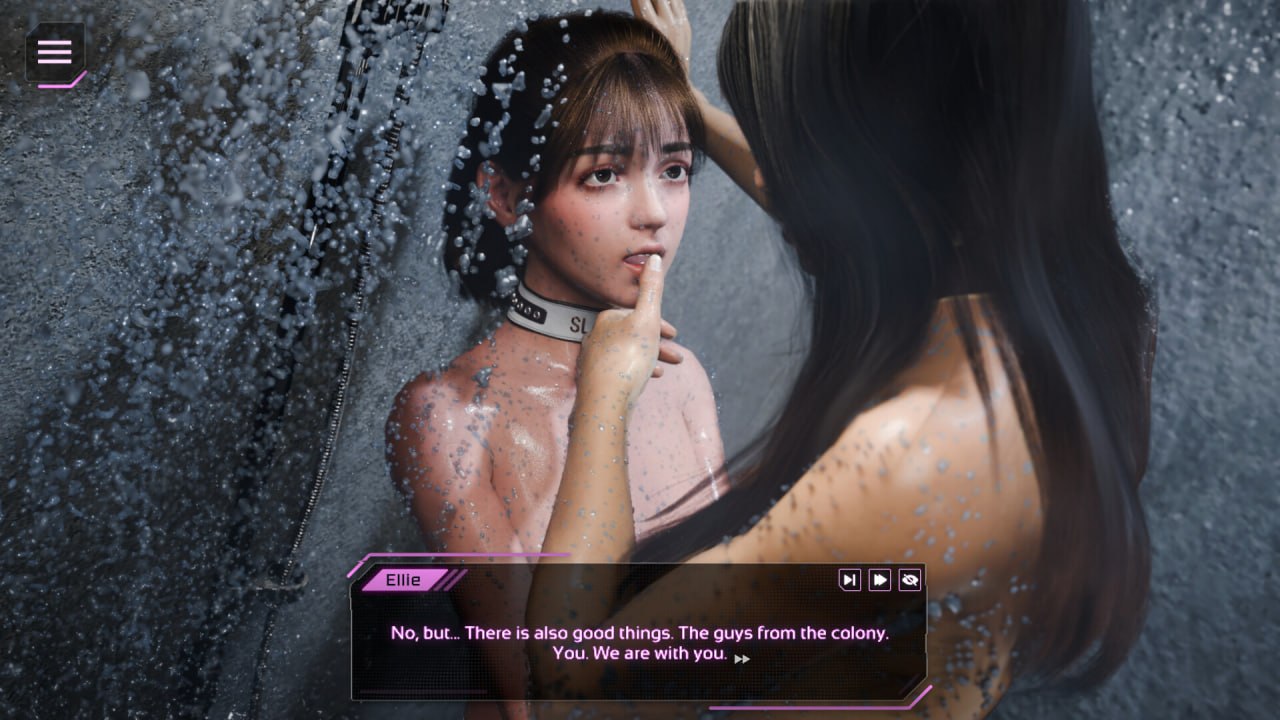
Task: Click the pink accent stripe beside Ellie's name
Action: [452, 579]
